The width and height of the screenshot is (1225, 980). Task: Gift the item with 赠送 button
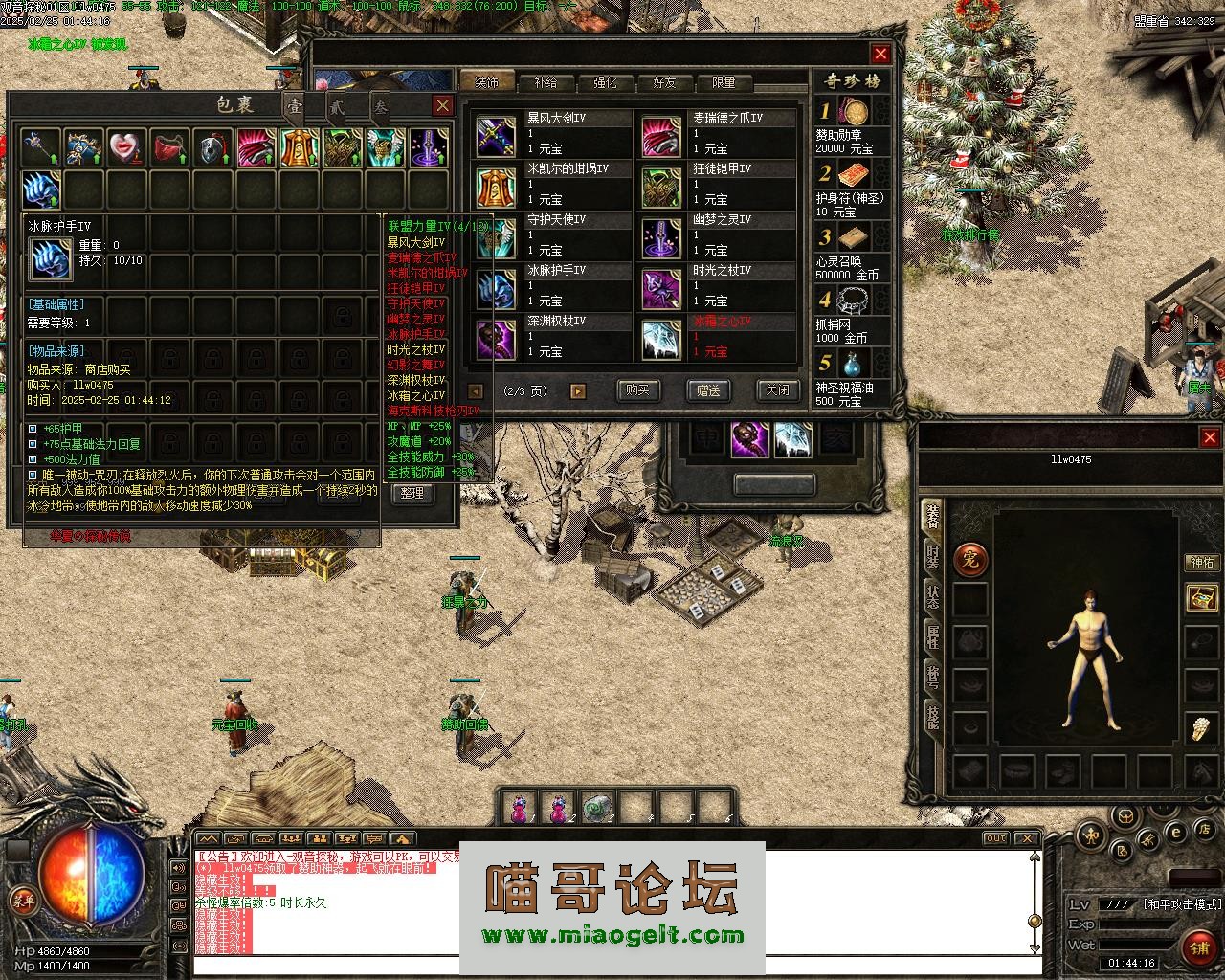708,390
